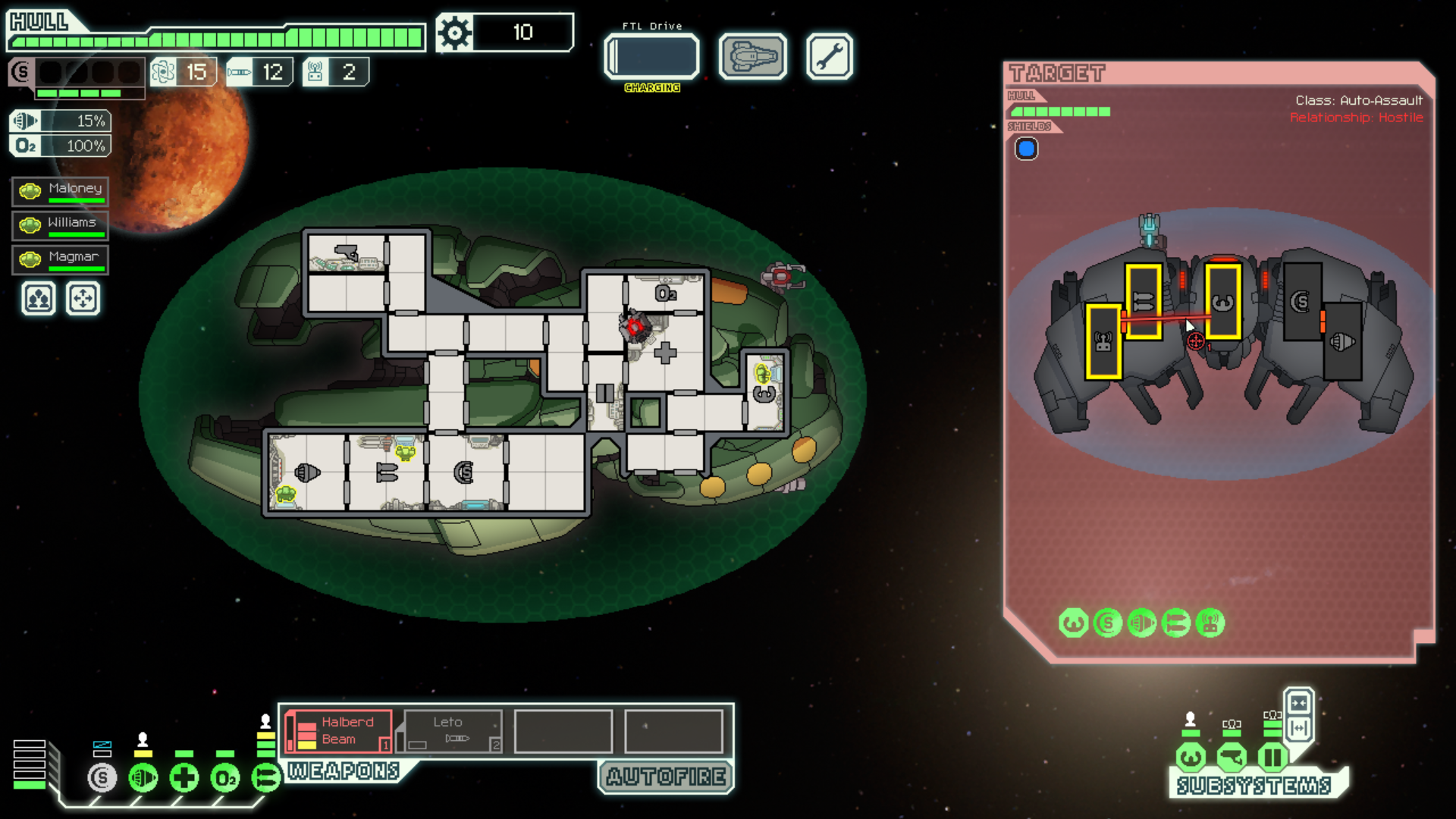Image resolution: width=1456 pixels, height=819 pixels.
Task: Click the medbay system icon
Action: (x=184, y=777)
